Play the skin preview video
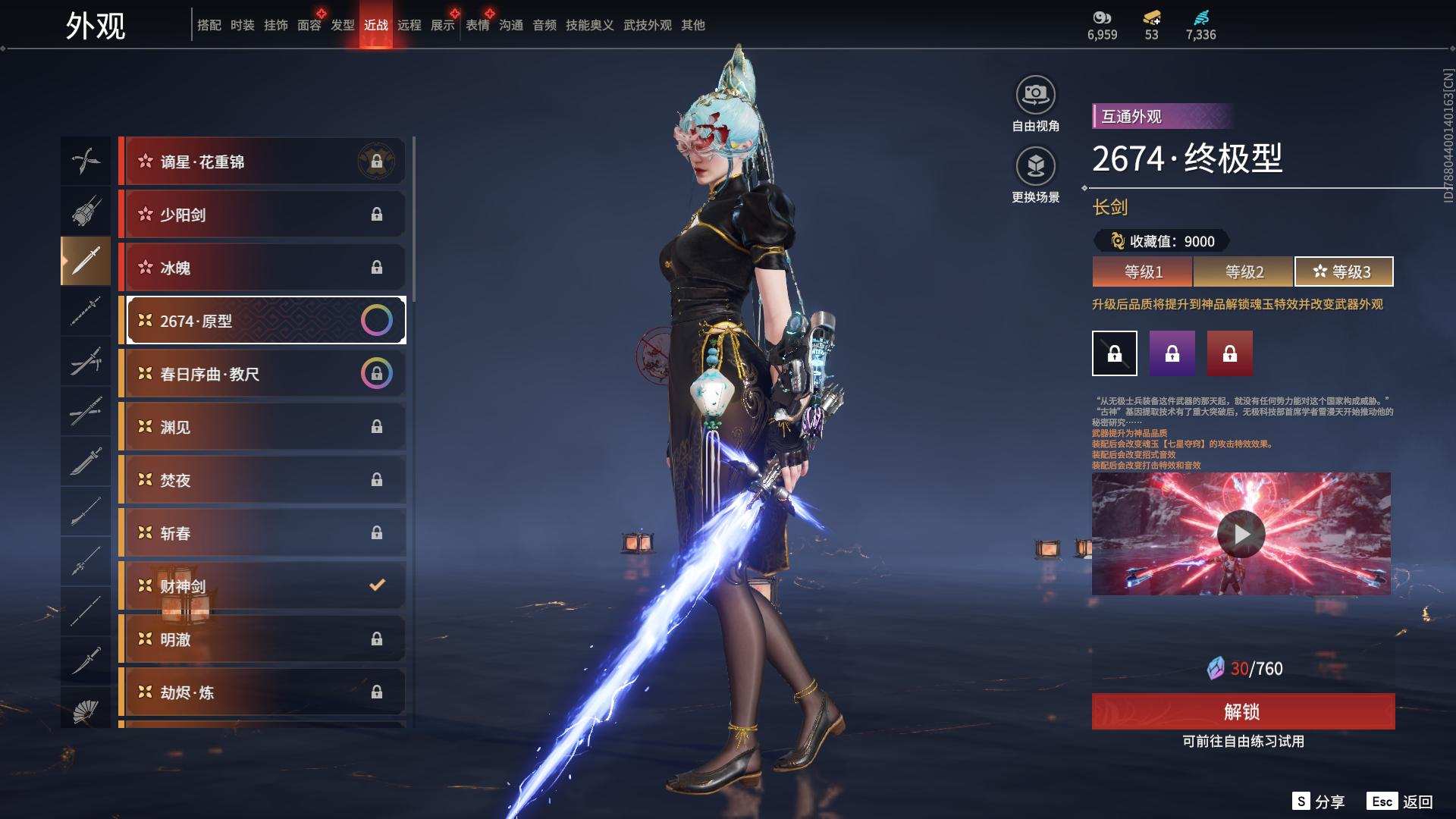The height and width of the screenshot is (819, 1456). coord(1241,534)
